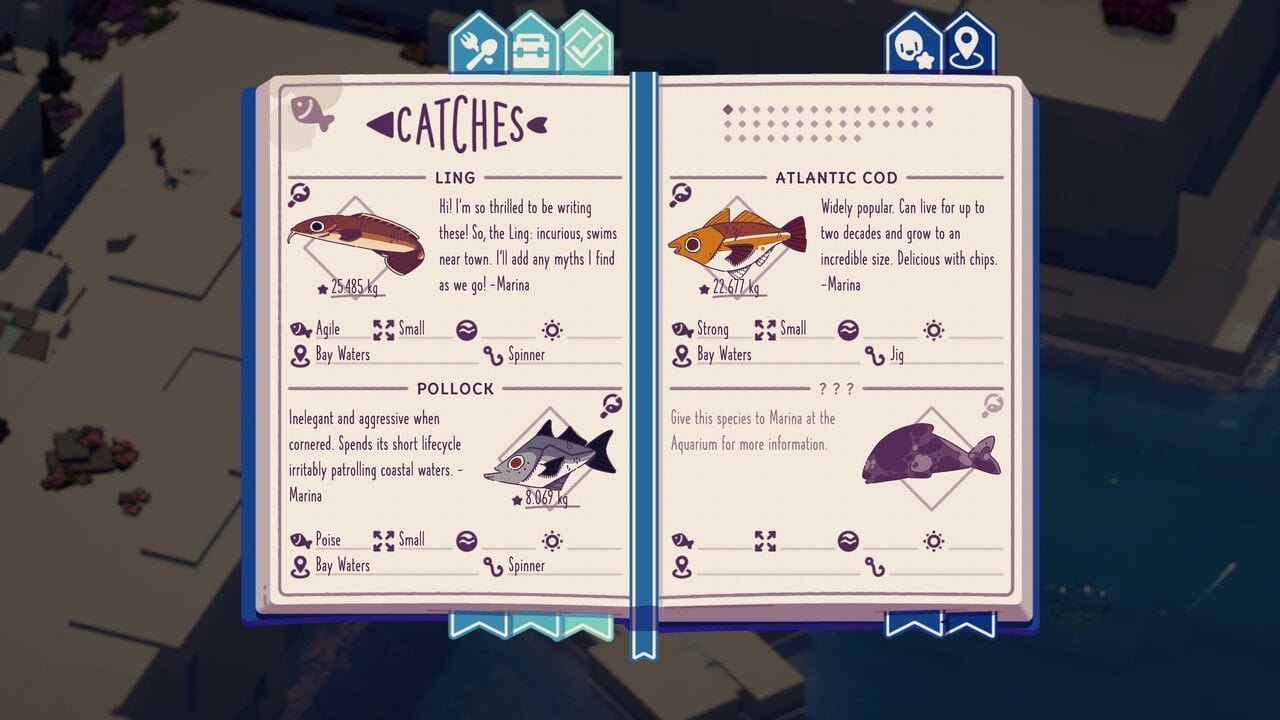
Task: Switch to the tackle box tab
Action: point(533,44)
